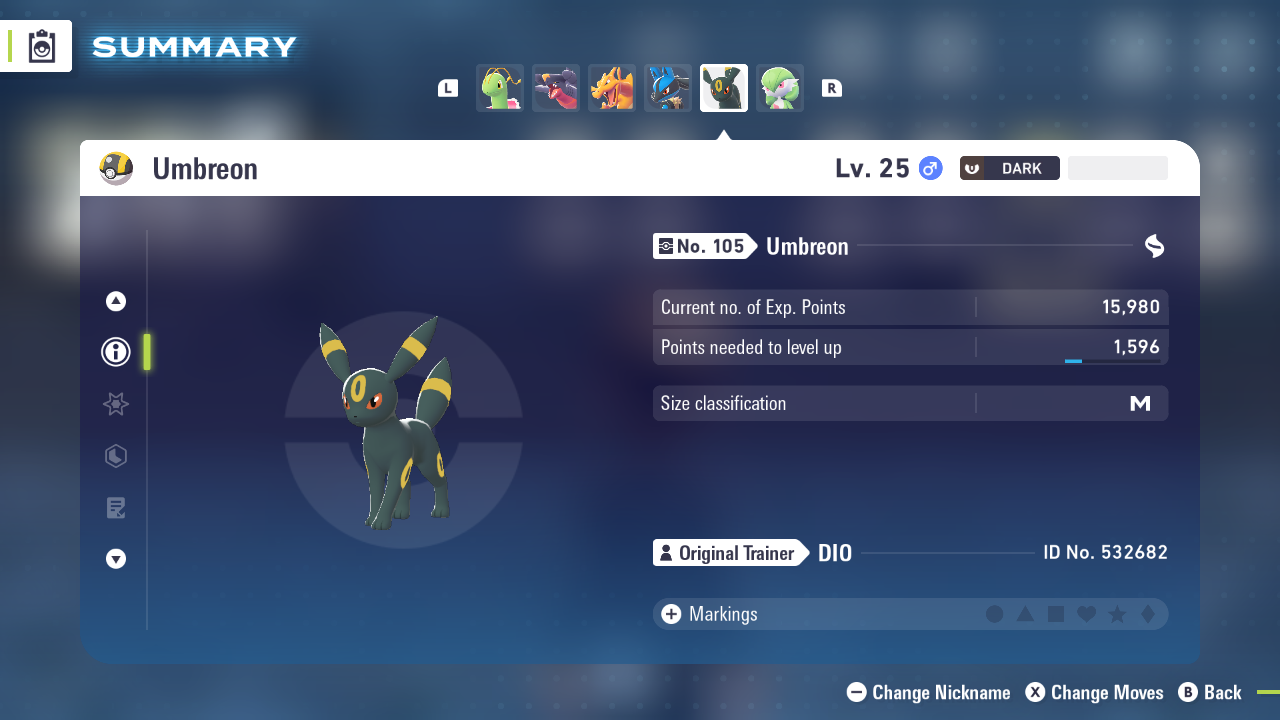Screen dimensions: 1280x720
Task: Collapse downward using the down arrow
Action: [x=115, y=559]
